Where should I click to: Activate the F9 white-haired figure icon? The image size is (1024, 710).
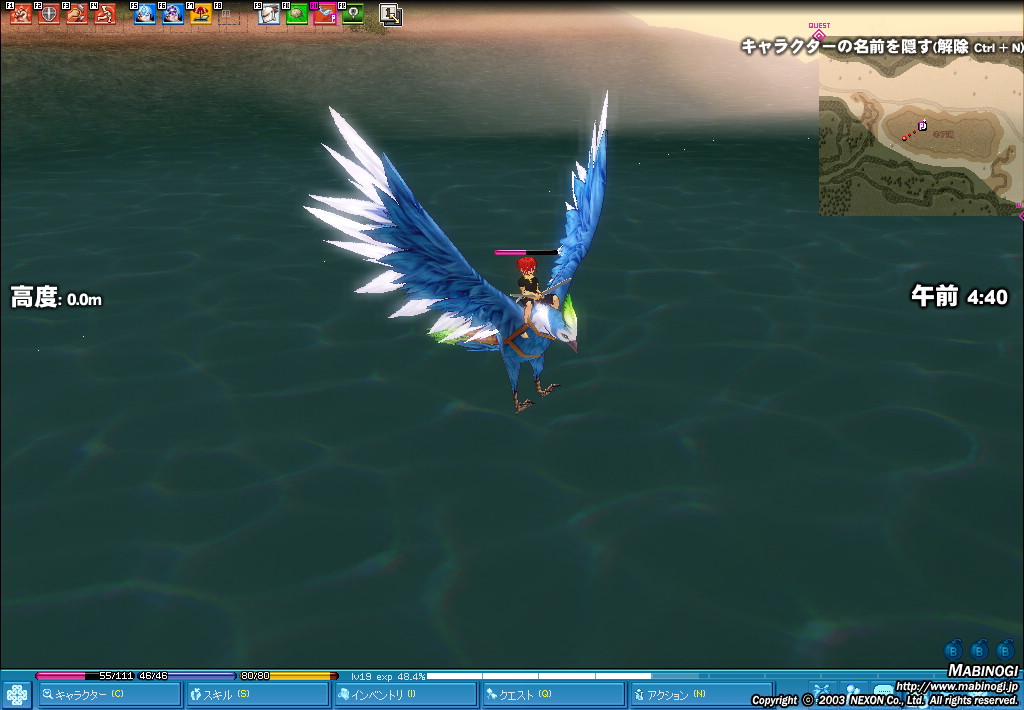tap(269, 14)
